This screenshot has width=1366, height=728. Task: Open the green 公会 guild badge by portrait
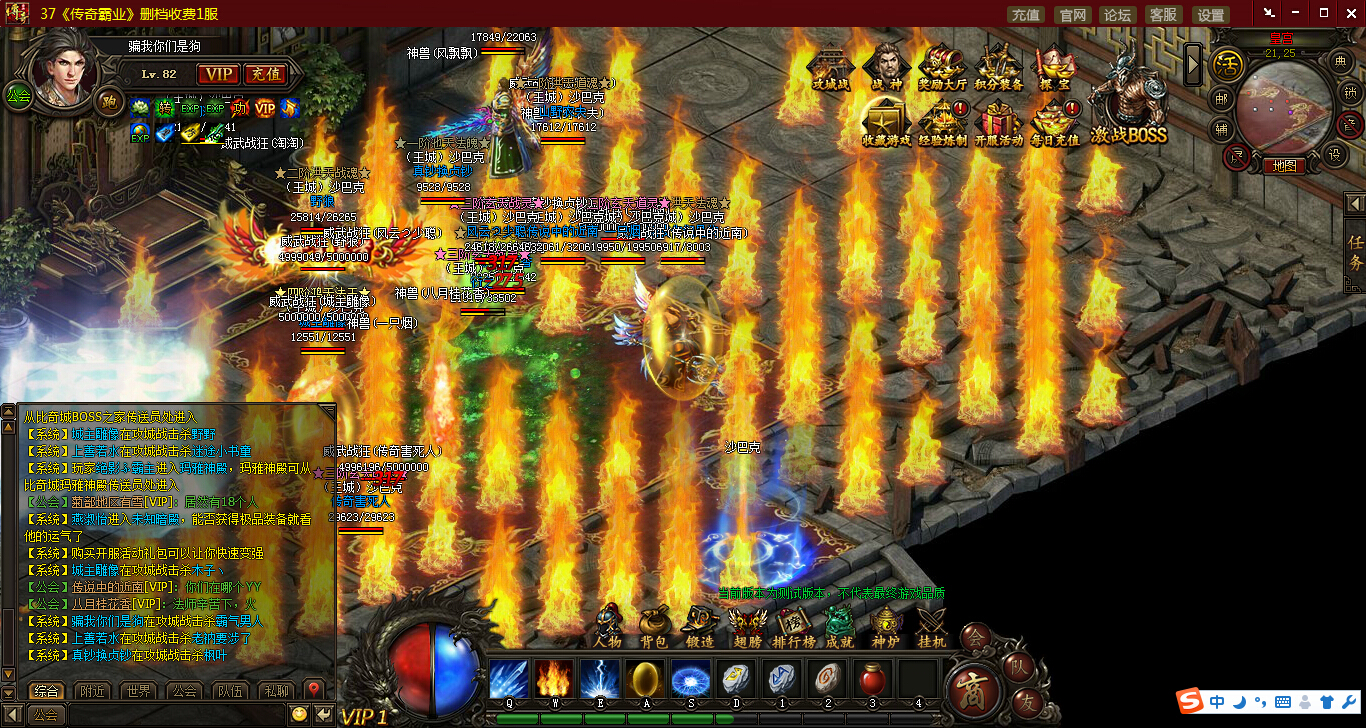click(18, 96)
